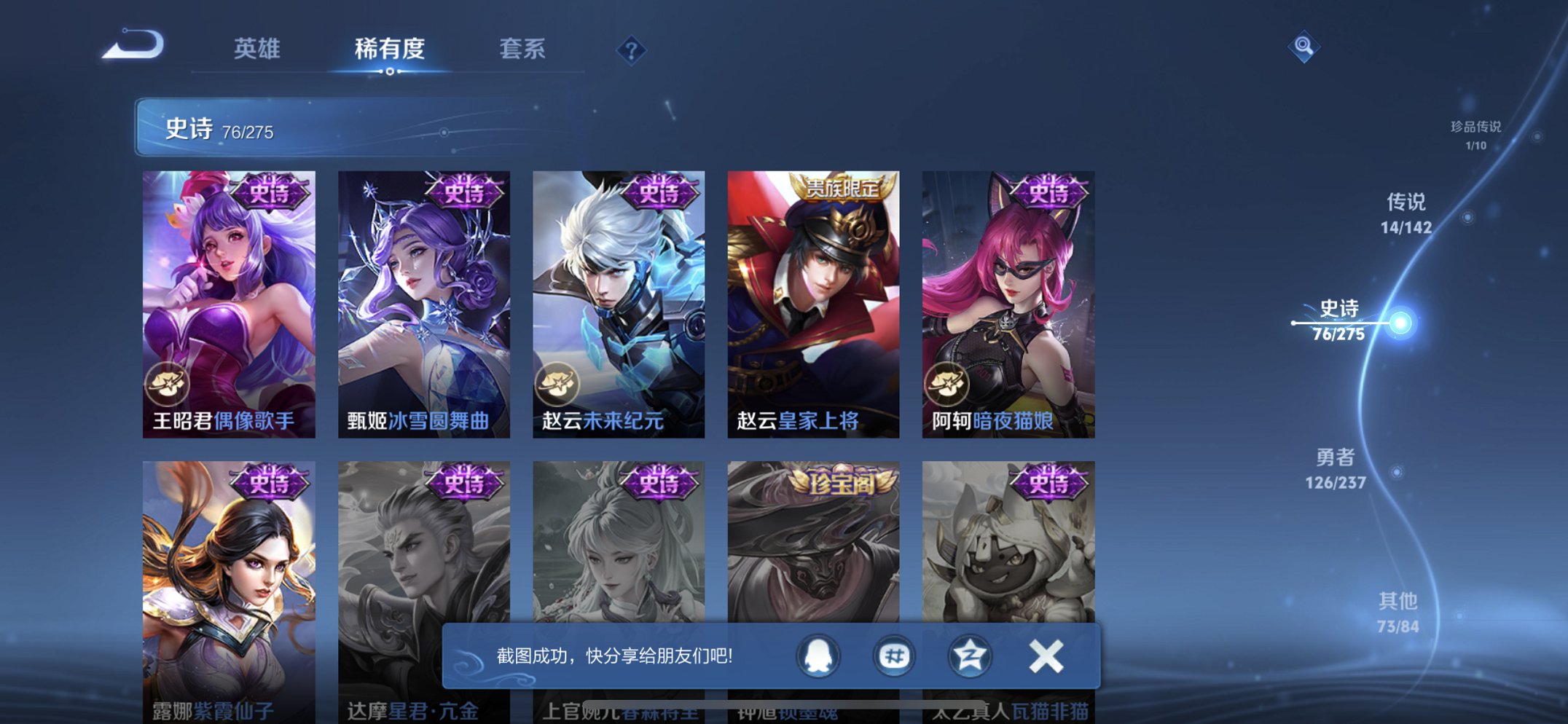The width and height of the screenshot is (1568, 724).
Task: Tap the badge icon on 王昭君偶像歌手 skin
Action: click(170, 380)
